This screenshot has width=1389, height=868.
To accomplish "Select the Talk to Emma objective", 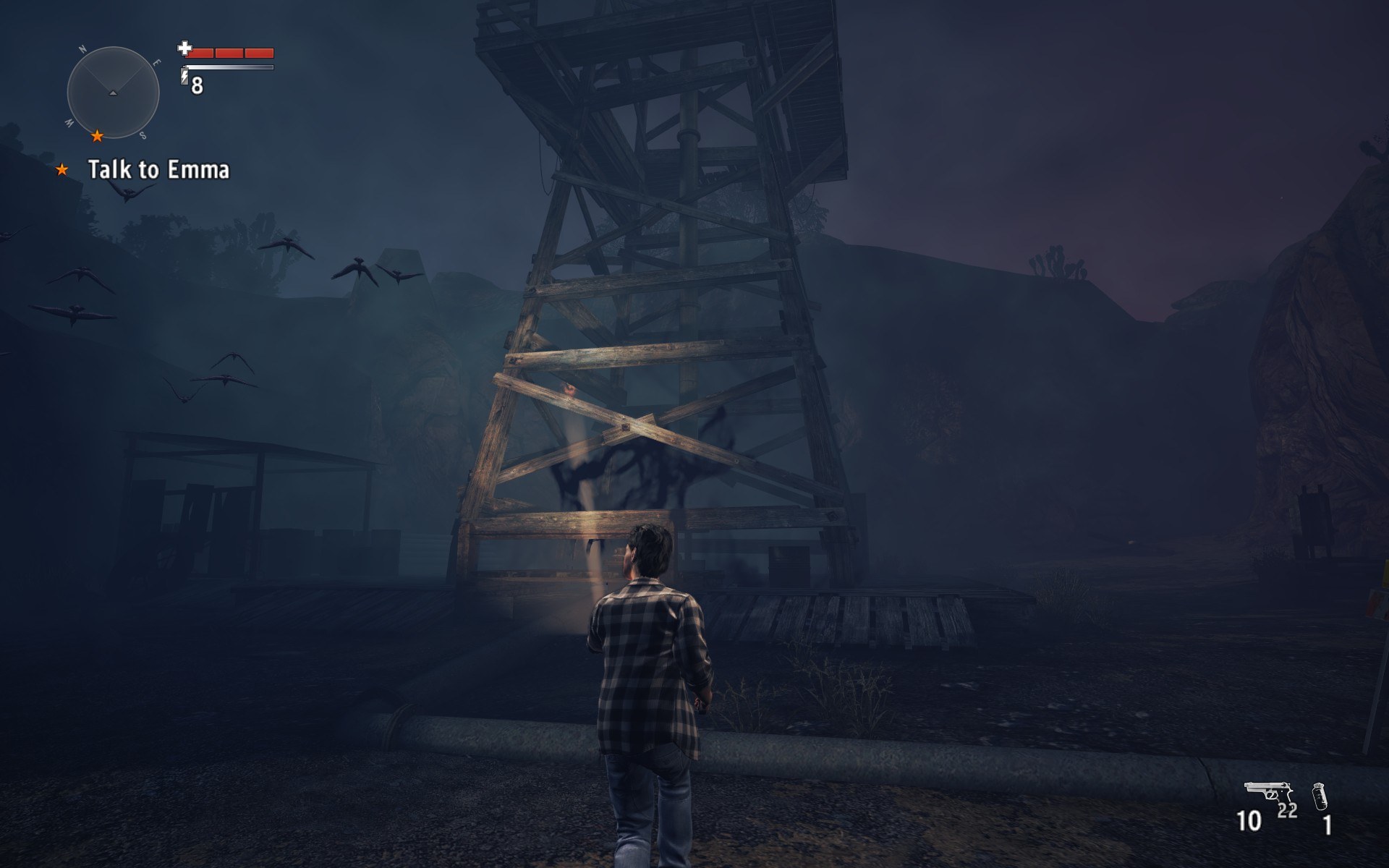I will coord(158,170).
